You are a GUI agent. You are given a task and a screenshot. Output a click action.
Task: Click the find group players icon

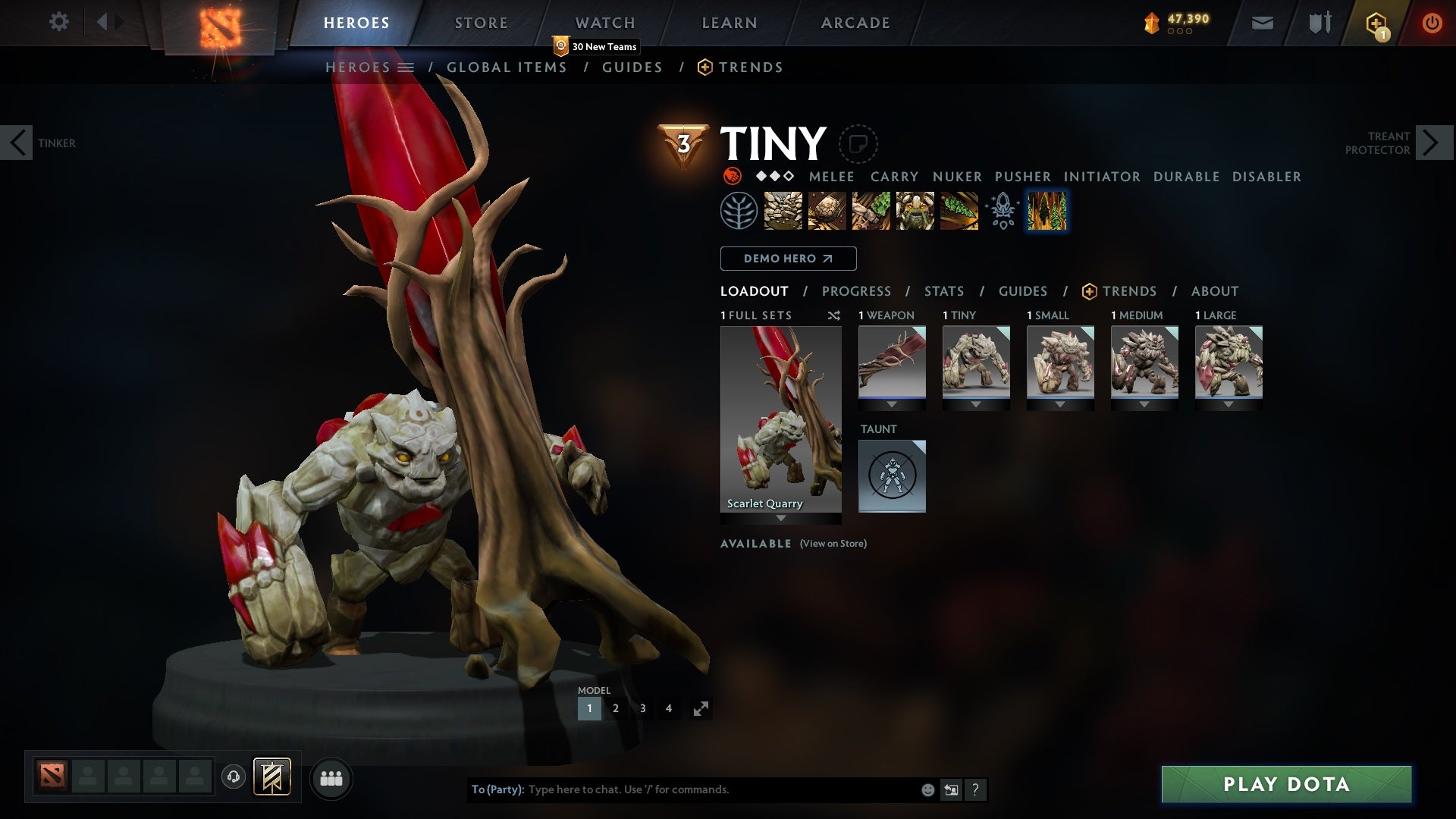tap(331, 778)
